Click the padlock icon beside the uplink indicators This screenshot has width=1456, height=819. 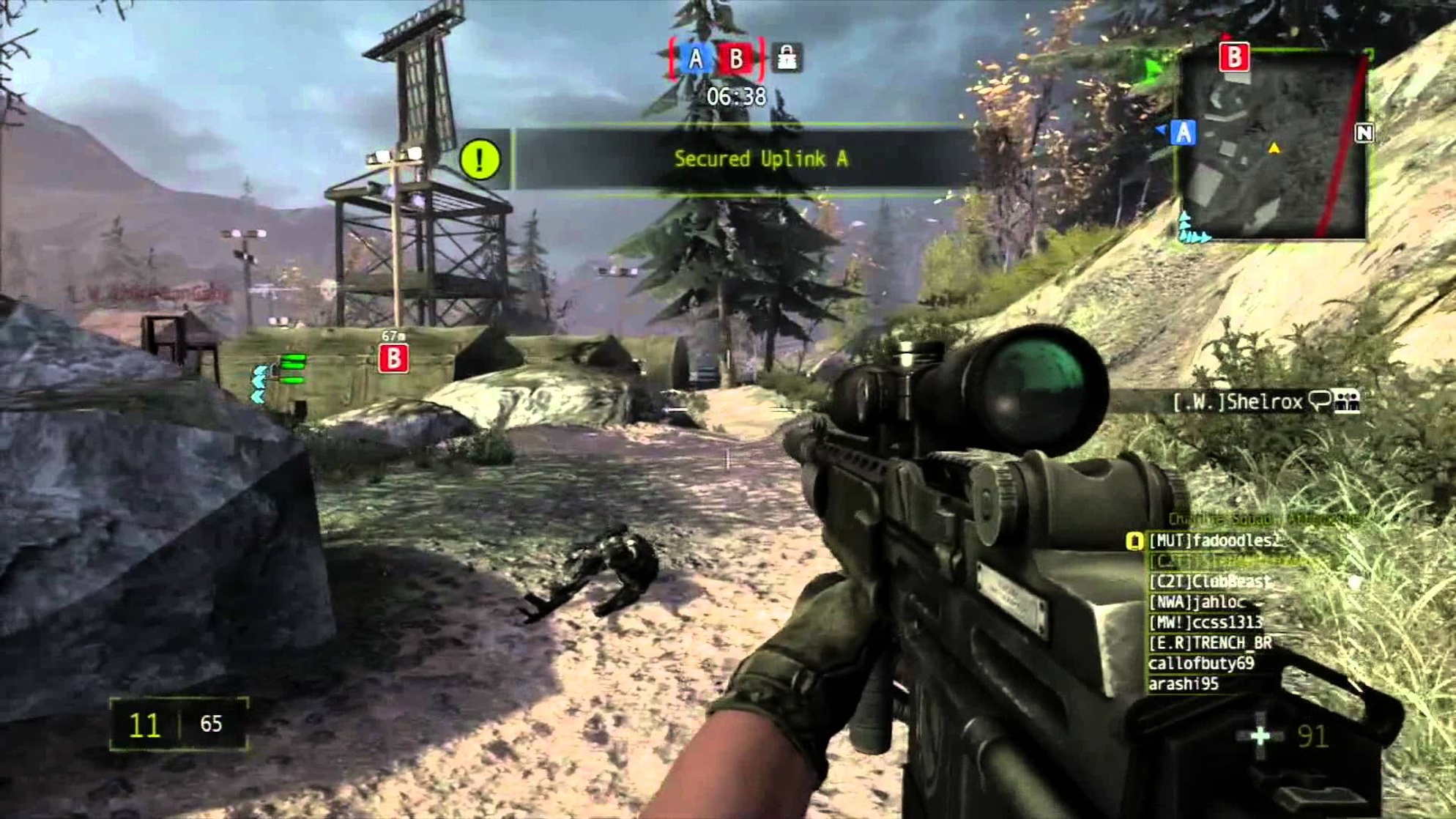click(787, 58)
